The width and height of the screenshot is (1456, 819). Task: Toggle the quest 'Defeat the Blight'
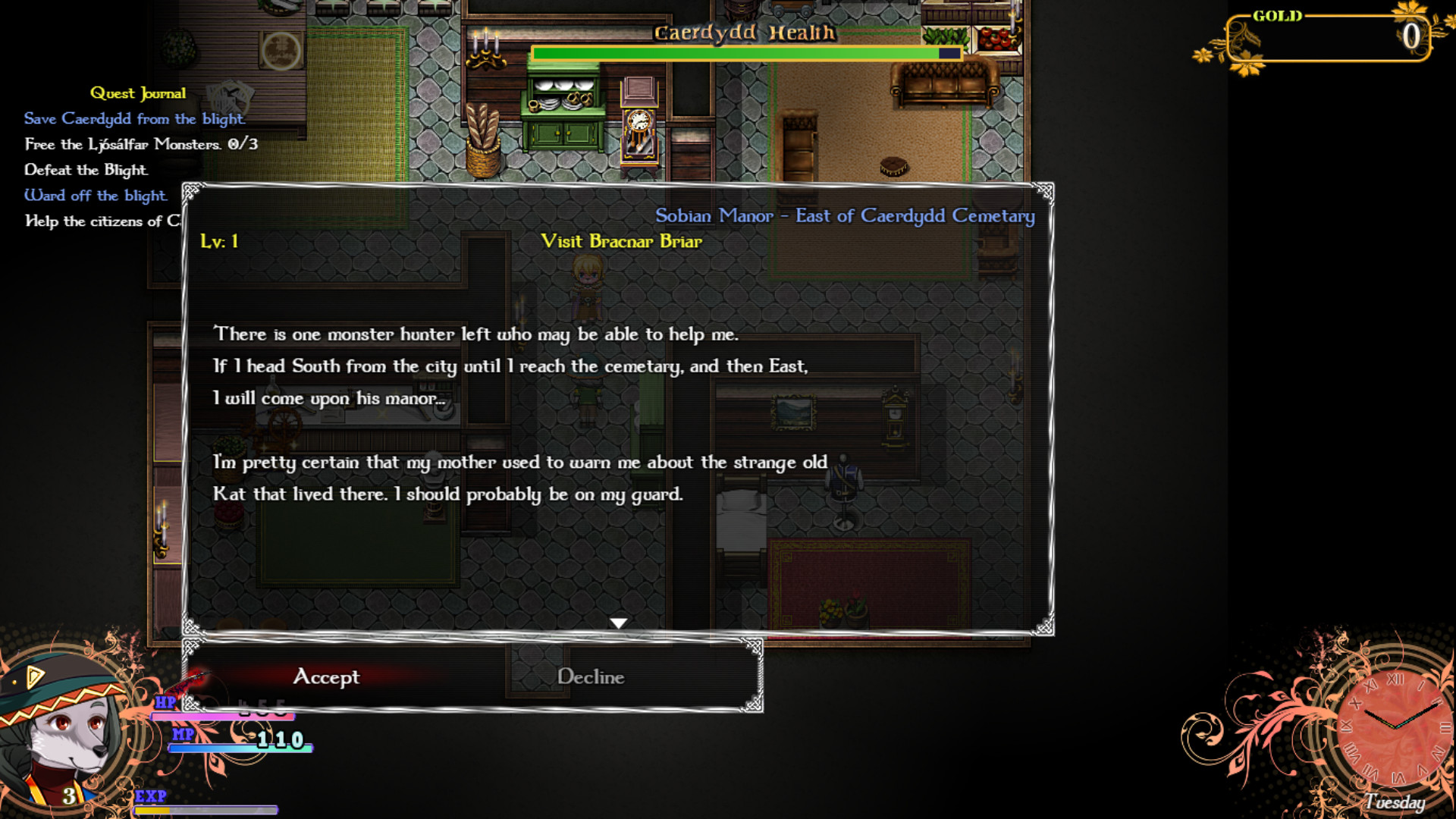coord(86,170)
